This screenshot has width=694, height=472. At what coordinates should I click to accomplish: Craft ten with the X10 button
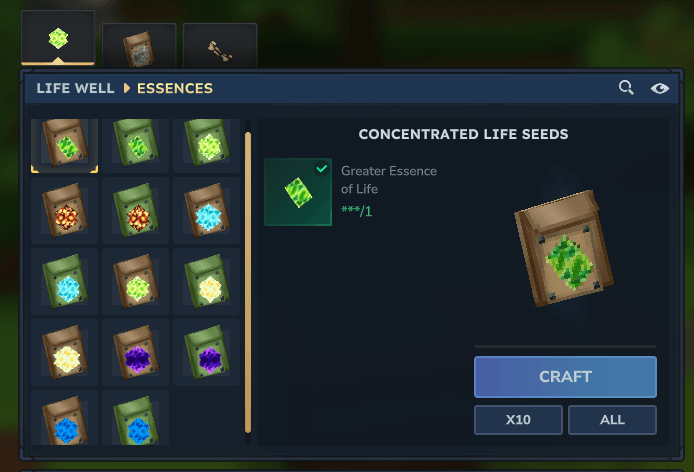[518, 420]
